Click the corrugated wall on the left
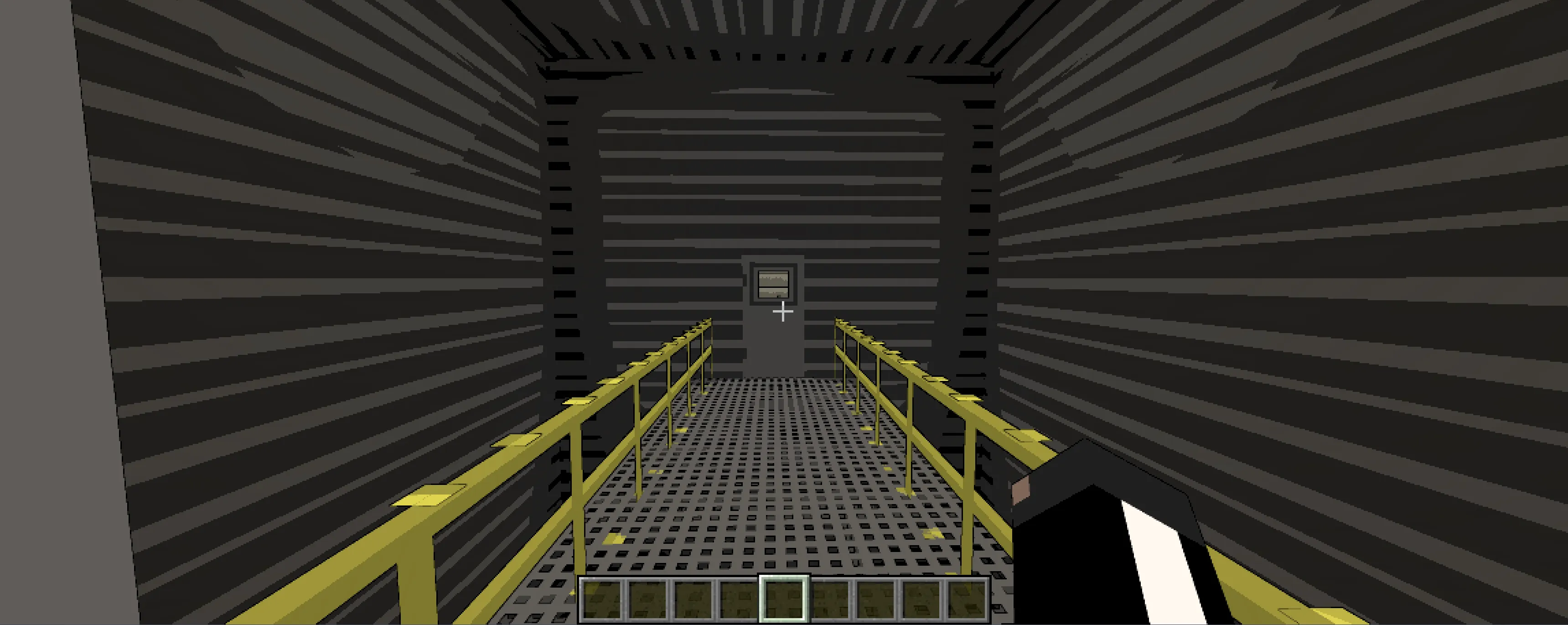The image size is (1568, 625). click(274, 274)
